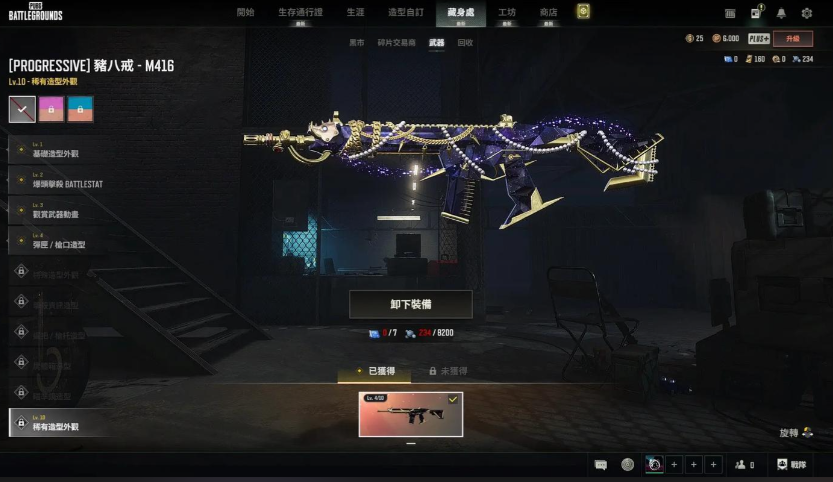The height and width of the screenshot is (482, 833).
Task: Open the chat bubble icon
Action: pos(601,464)
